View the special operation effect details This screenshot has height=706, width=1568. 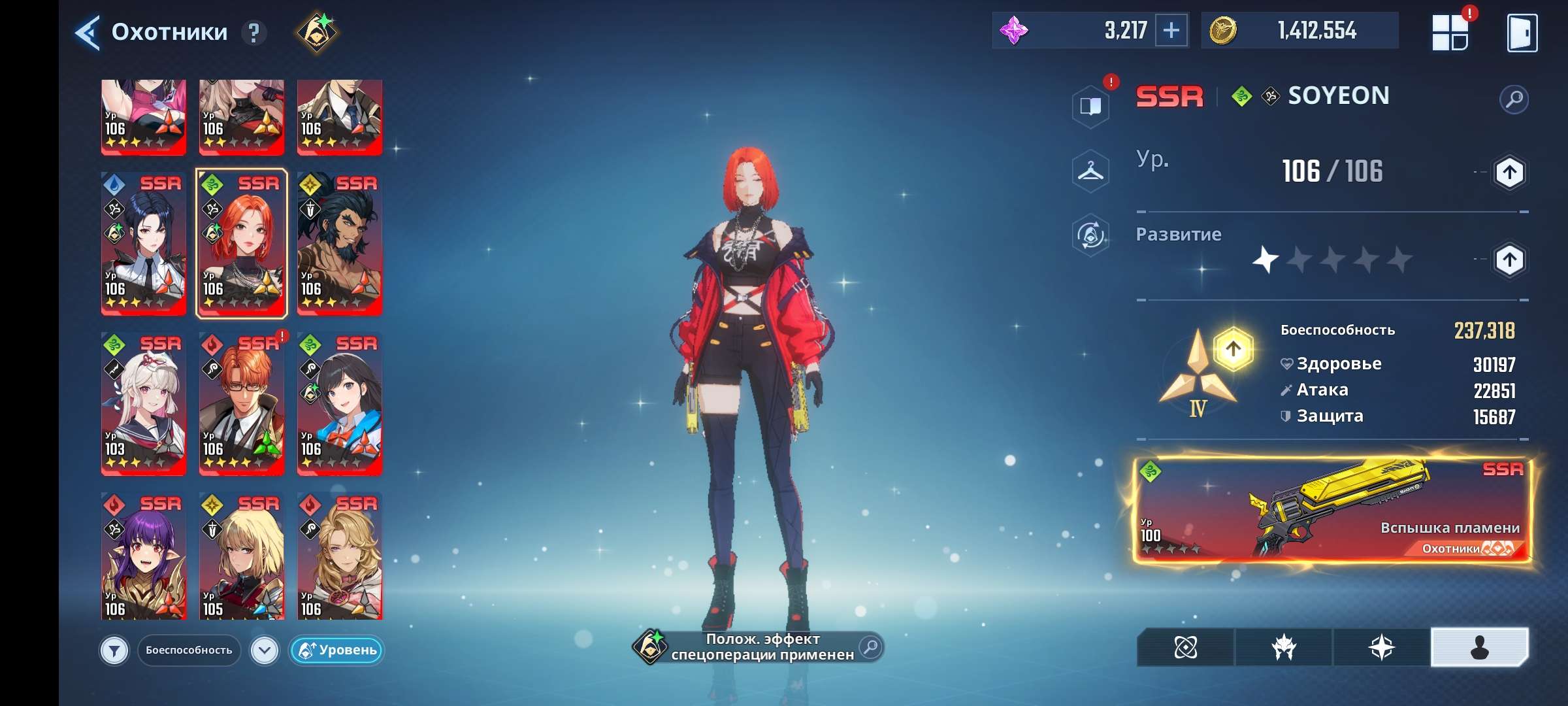(x=870, y=647)
